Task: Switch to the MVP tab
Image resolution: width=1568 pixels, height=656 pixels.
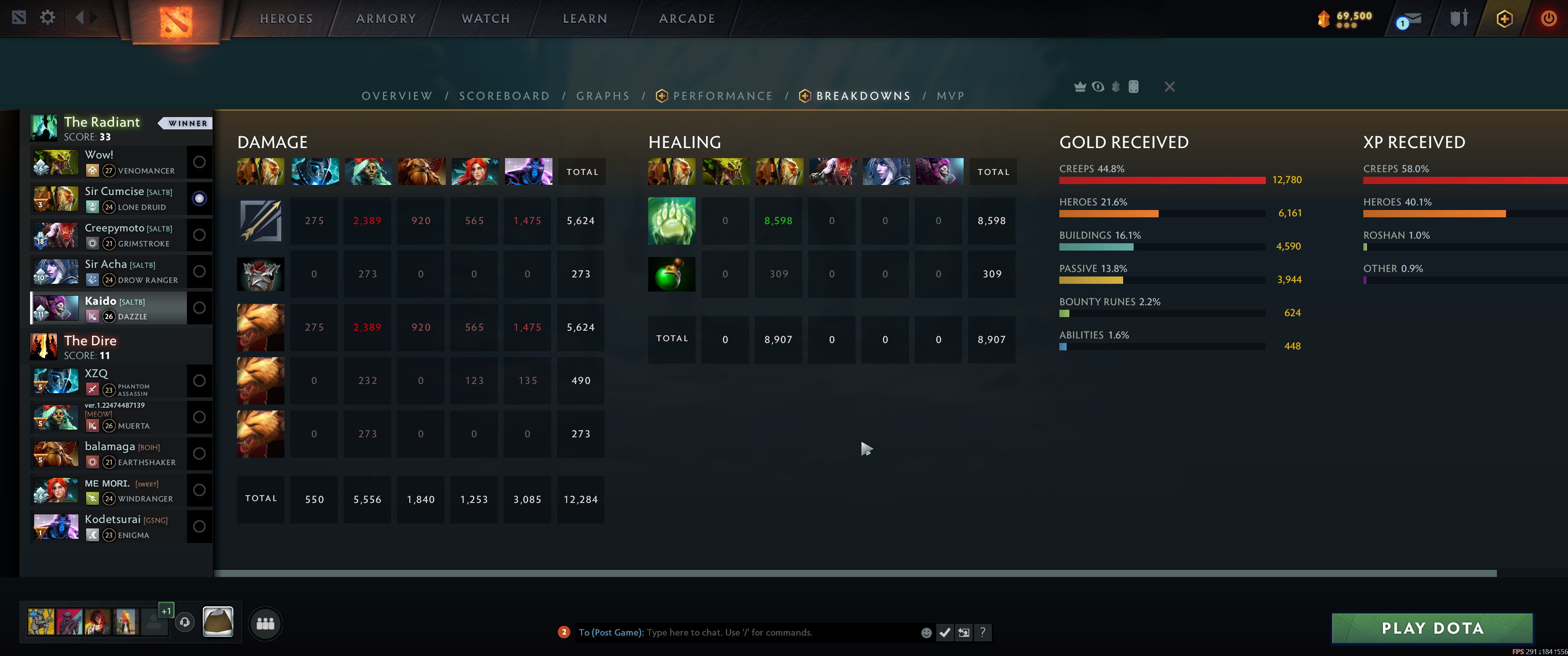Action: (x=950, y=96)
